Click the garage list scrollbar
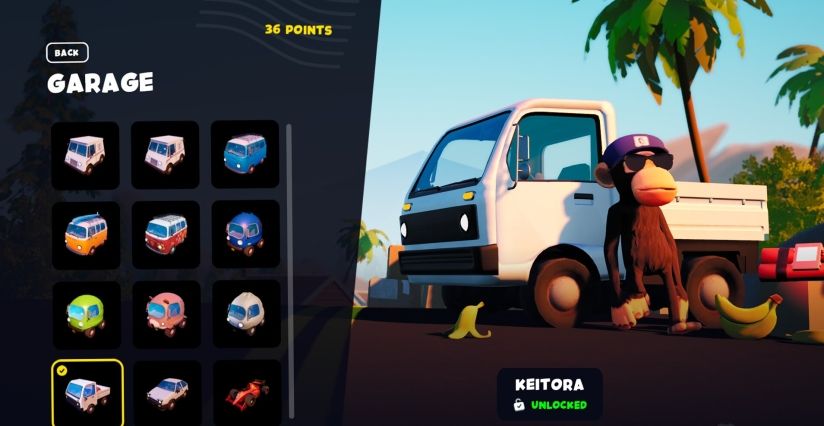Screen dimensions: 824x426 tap(290, 270)
